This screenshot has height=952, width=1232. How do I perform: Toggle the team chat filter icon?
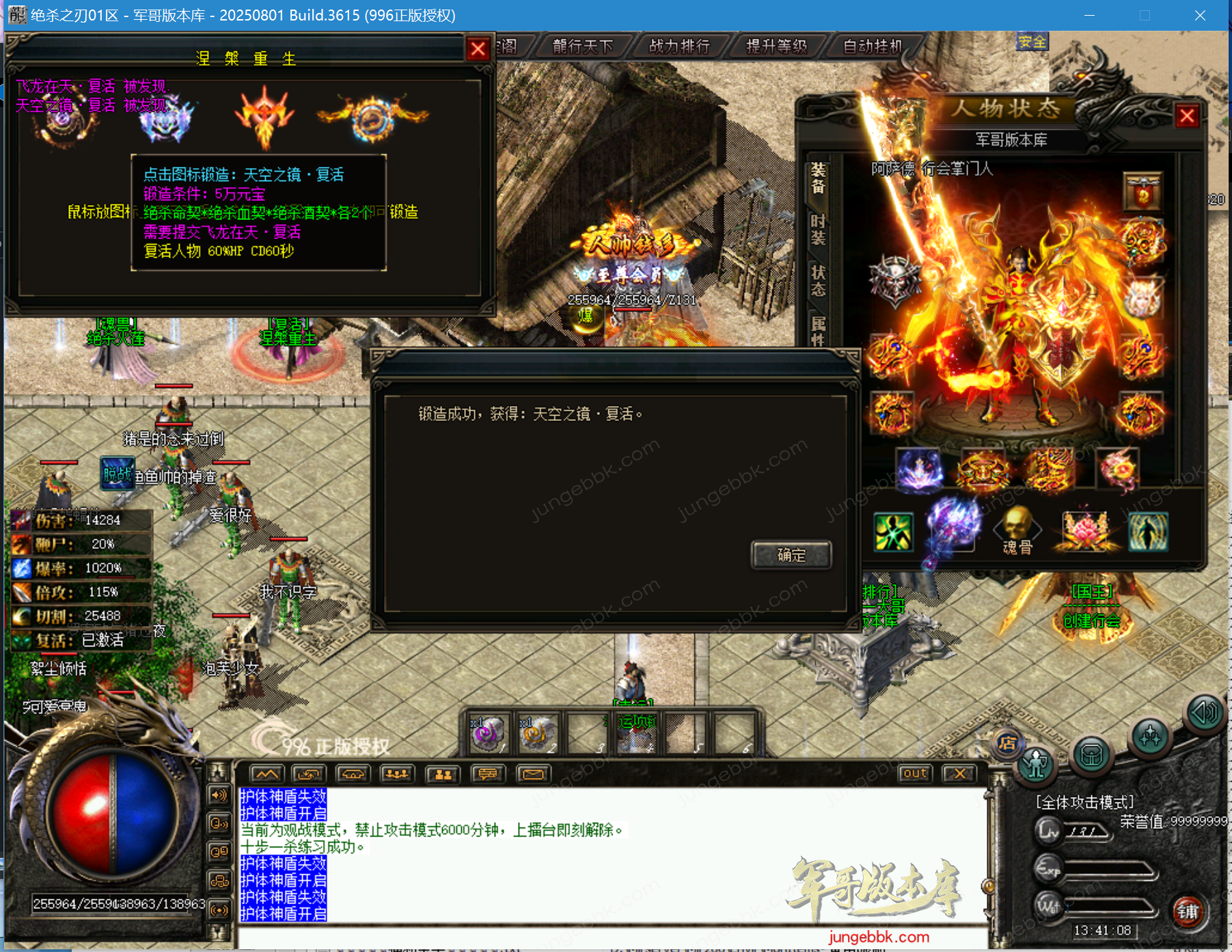[397, 774]
